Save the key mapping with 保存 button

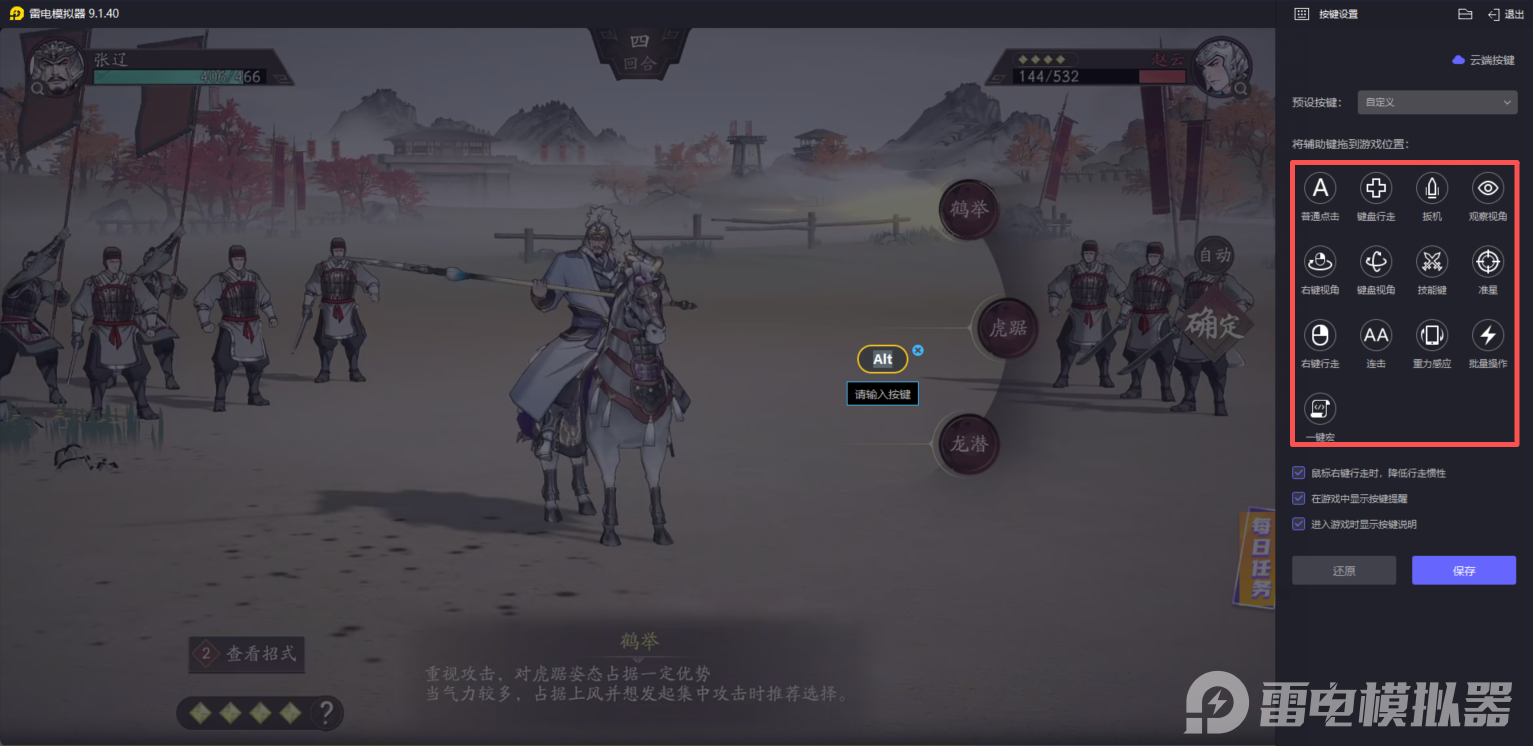click(1464, 570)
